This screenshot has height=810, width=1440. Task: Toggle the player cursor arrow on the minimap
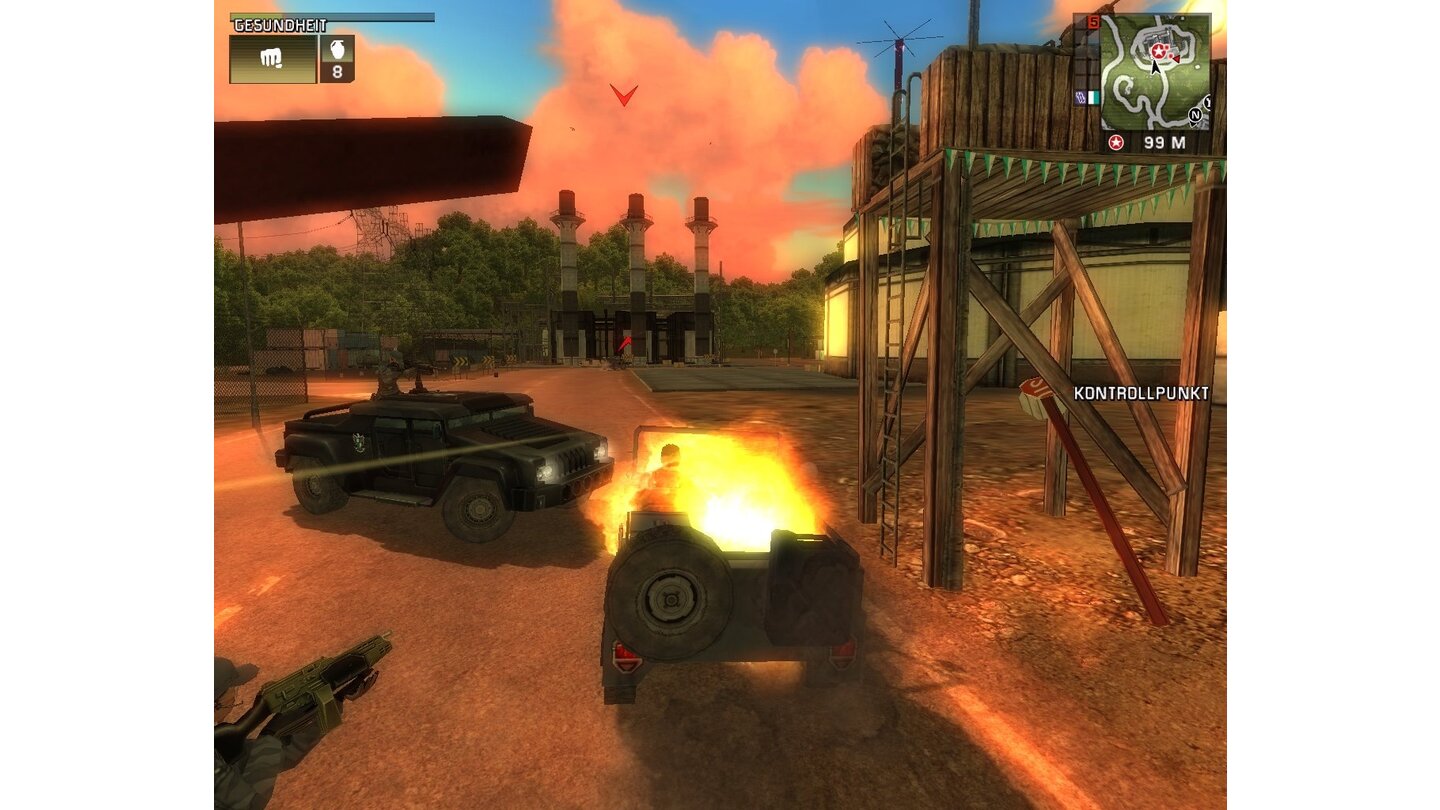(1155, 68)
